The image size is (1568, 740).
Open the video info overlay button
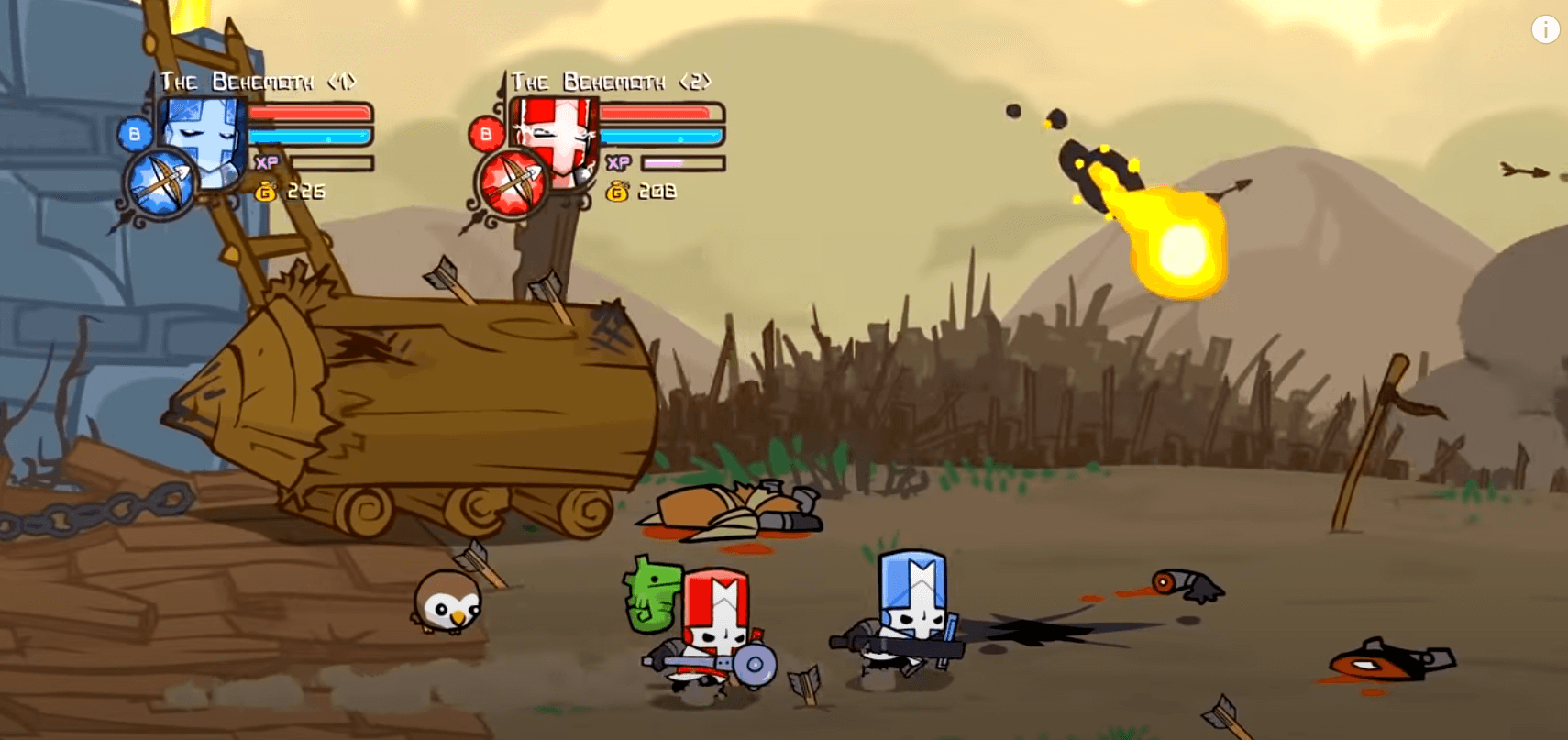pyautogui.click(x=1545, y=30)
